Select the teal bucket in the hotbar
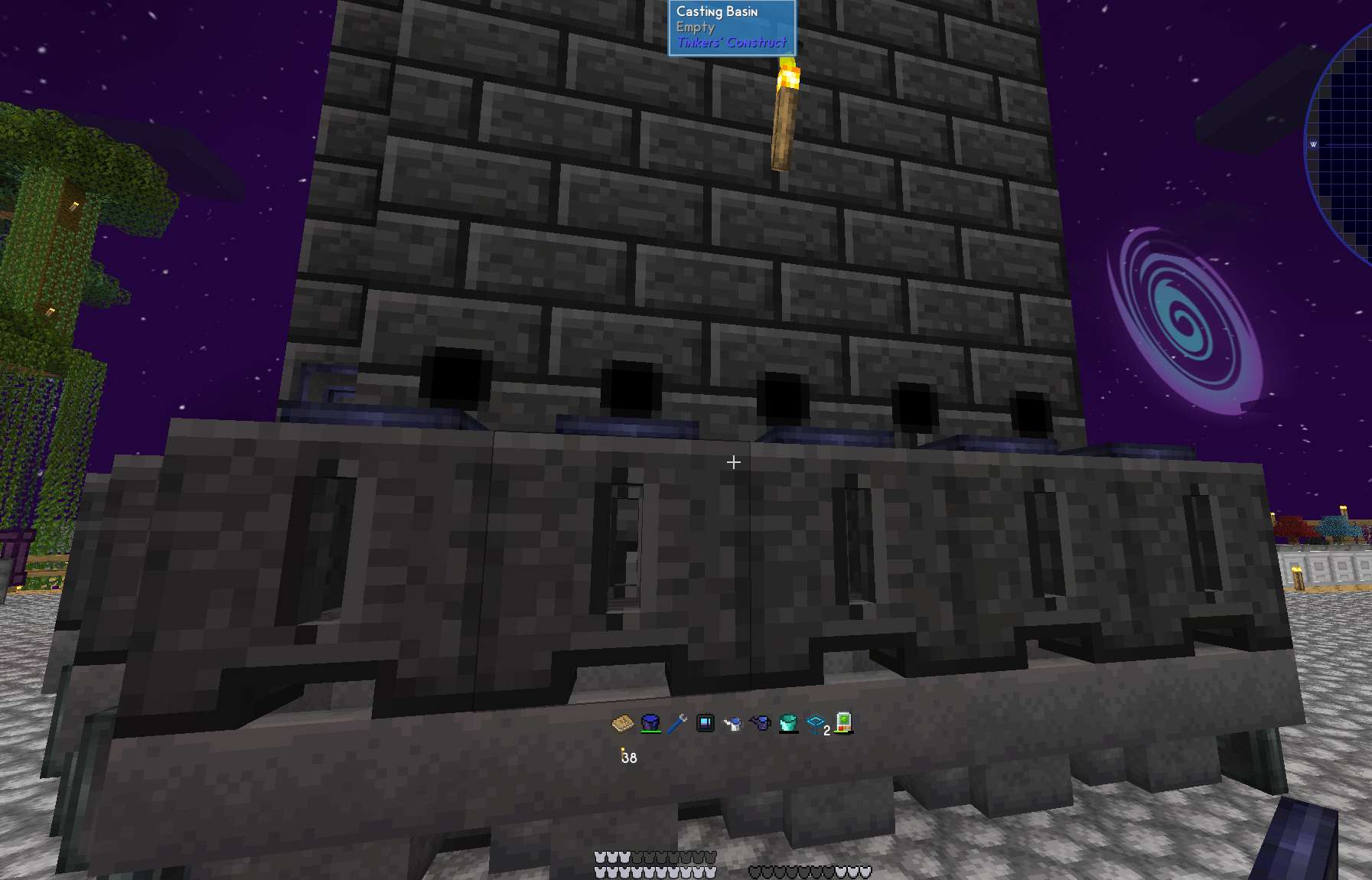 pyautogui.click(x=787, y=725)
